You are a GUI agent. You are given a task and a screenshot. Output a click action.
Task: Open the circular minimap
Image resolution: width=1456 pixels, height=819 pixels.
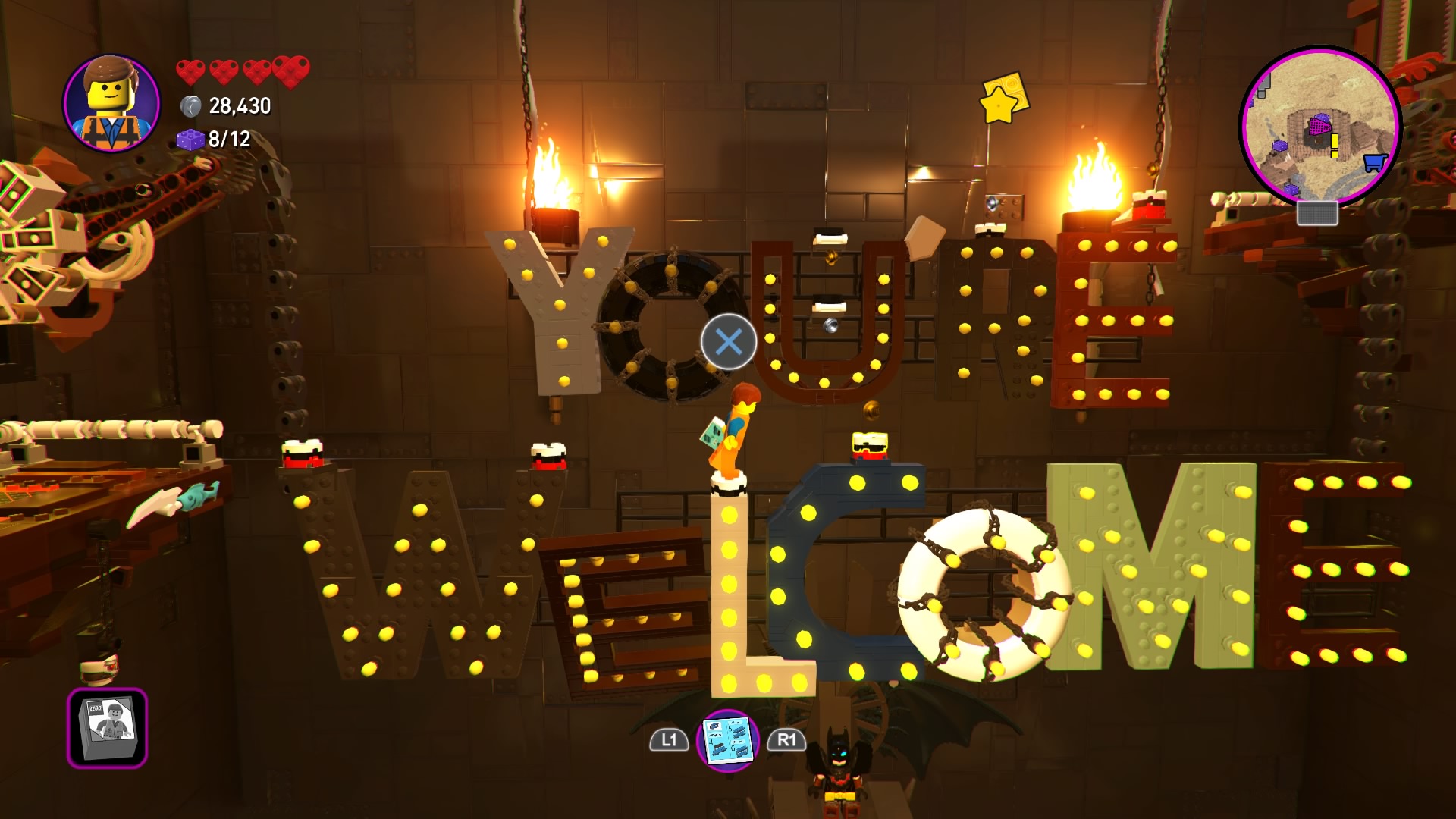(x=1320, y=126)
